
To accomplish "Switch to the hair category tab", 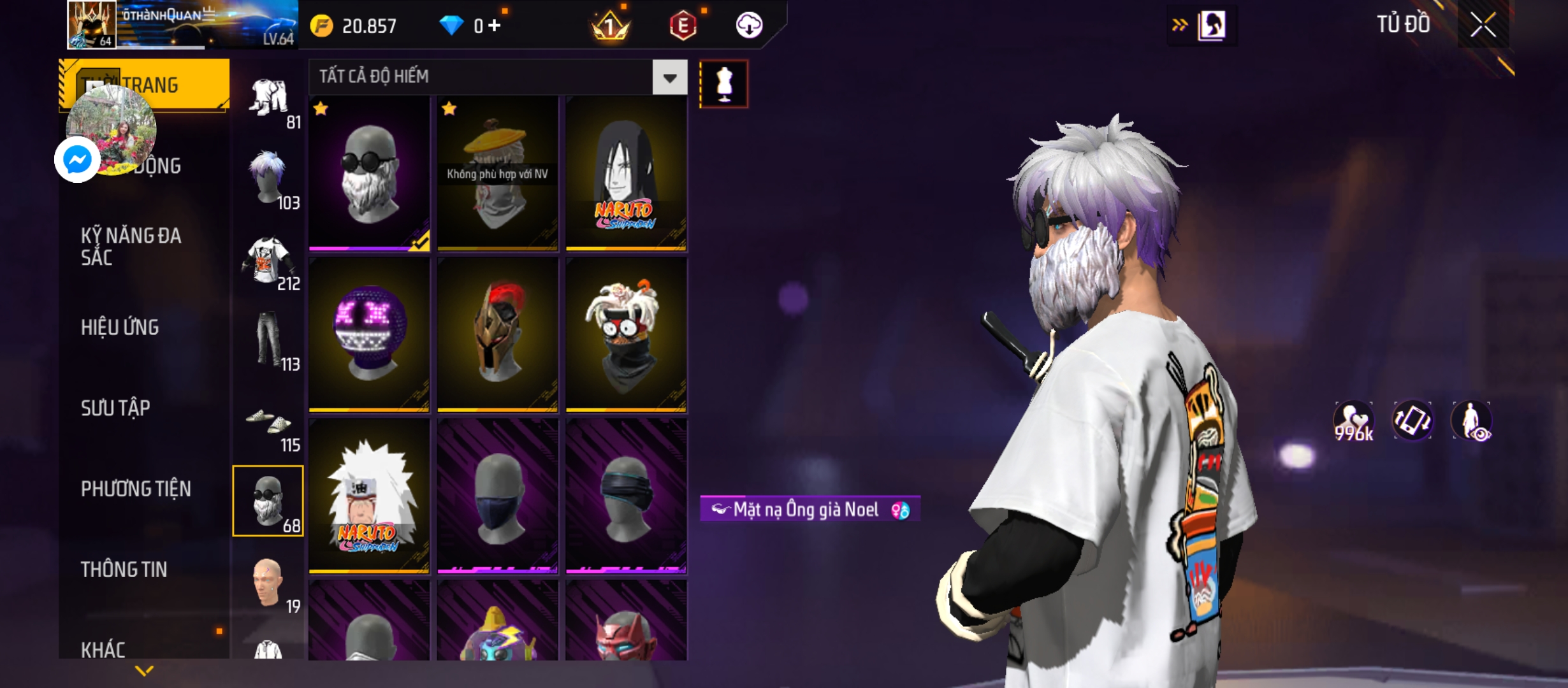I will [269, 178].
